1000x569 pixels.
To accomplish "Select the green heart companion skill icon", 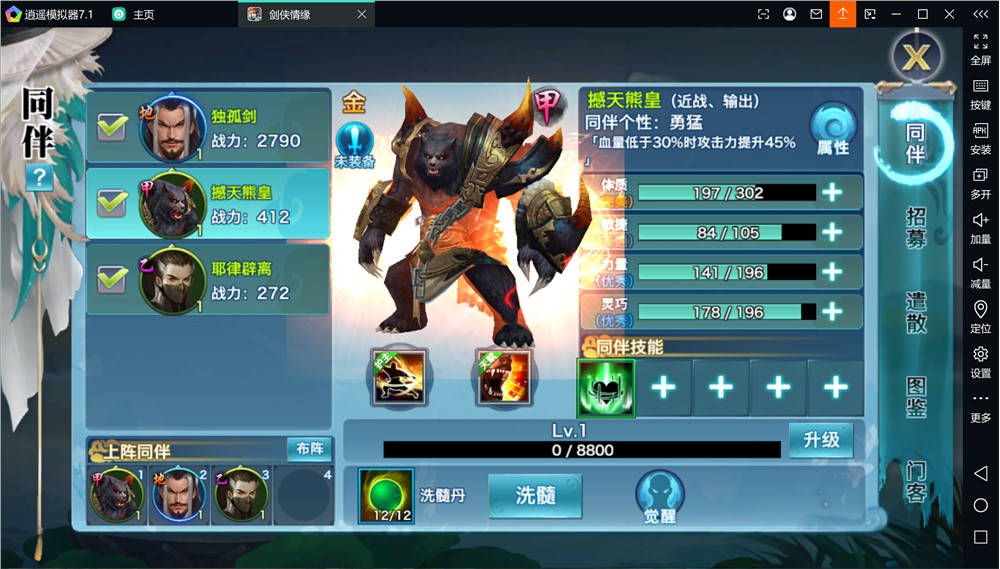I will pos(605,388).
